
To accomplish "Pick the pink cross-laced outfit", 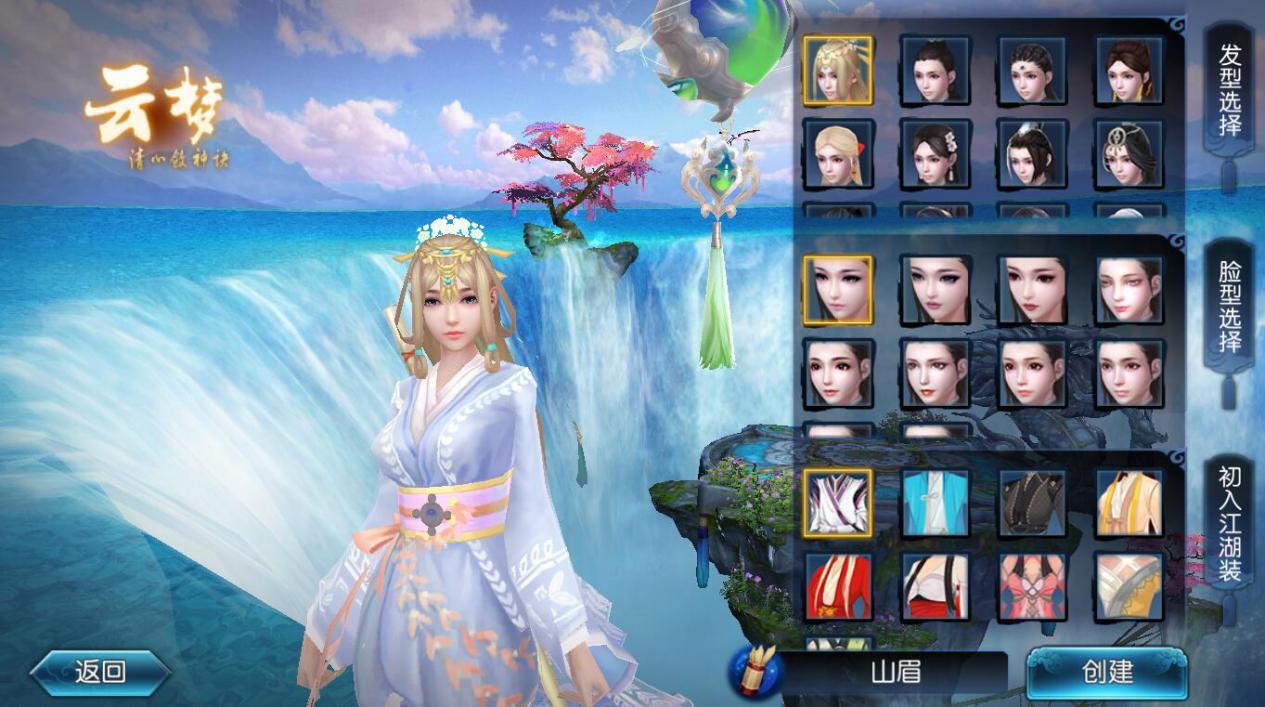I will [x=1032, y=587].
